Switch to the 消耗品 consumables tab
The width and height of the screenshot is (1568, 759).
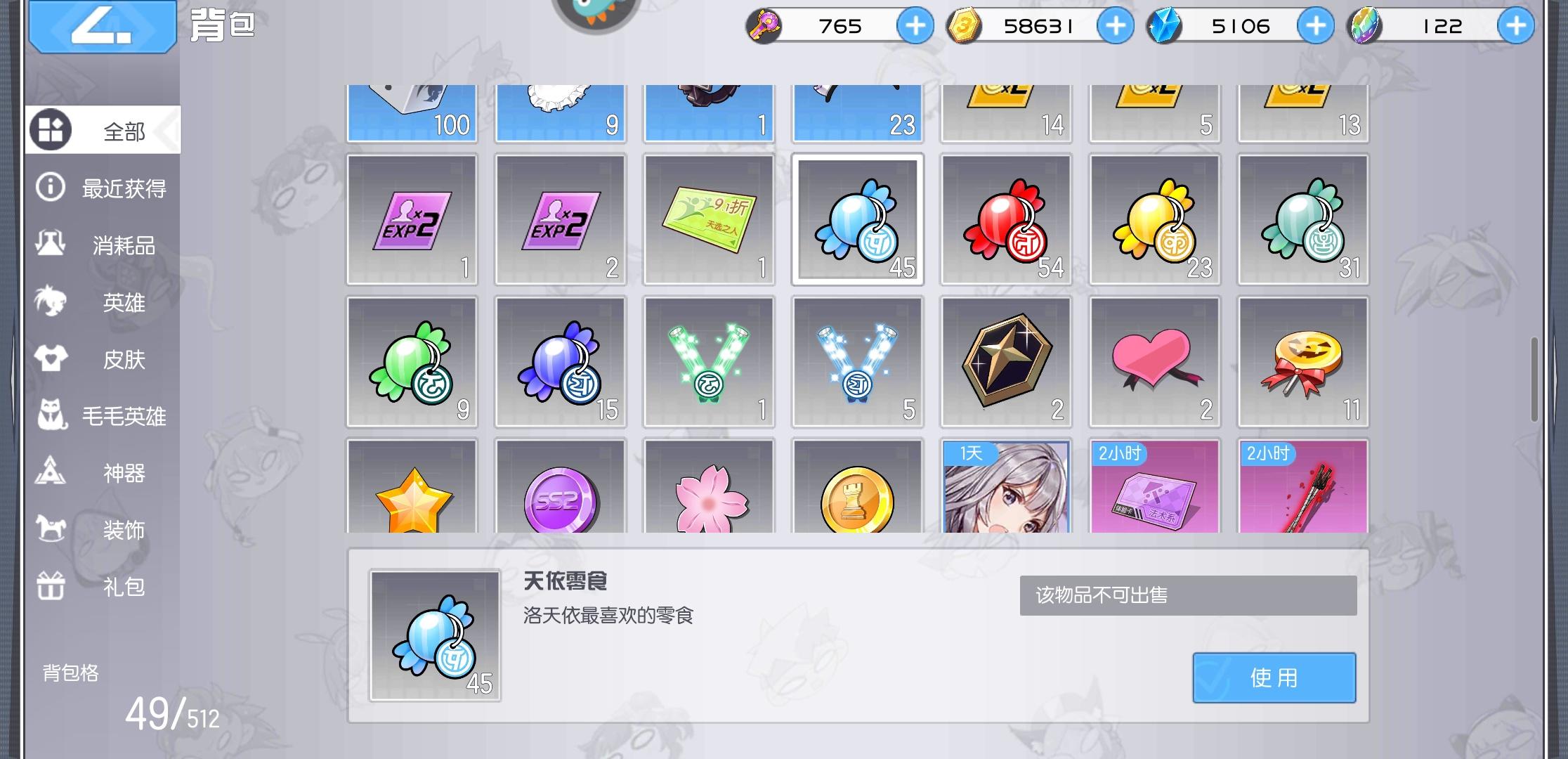pos(104,245)
